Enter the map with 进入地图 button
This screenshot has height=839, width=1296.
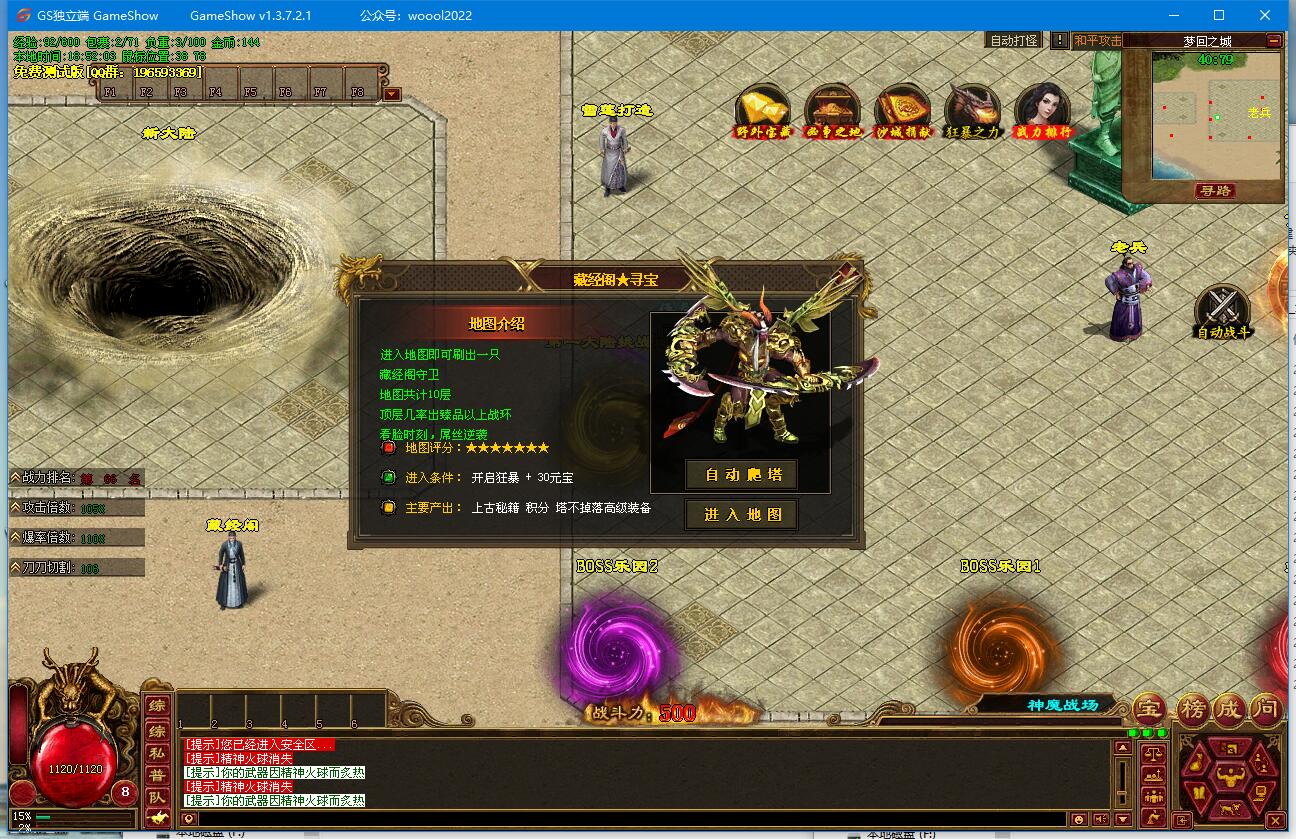pos(741,515)
